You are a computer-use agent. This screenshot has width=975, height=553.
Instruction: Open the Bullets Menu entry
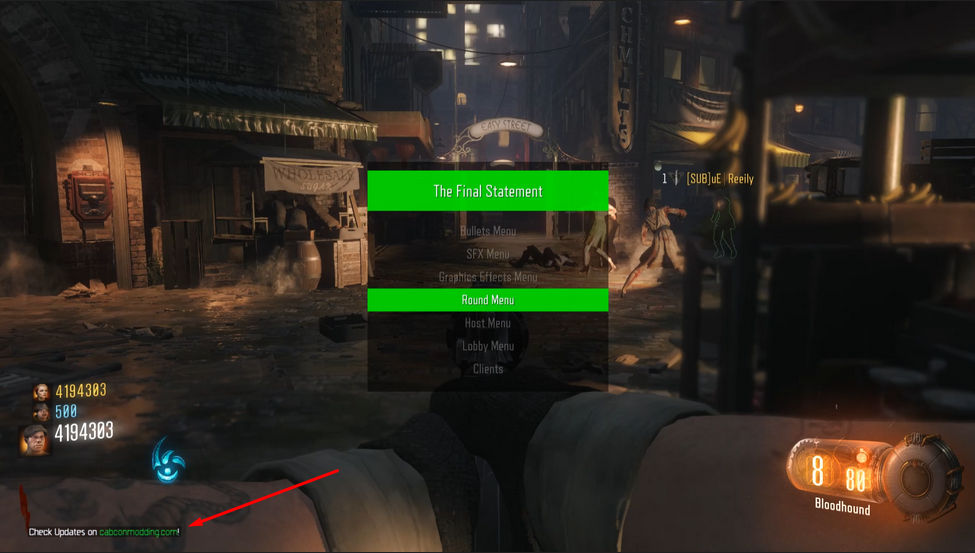[x=488, y=231]
